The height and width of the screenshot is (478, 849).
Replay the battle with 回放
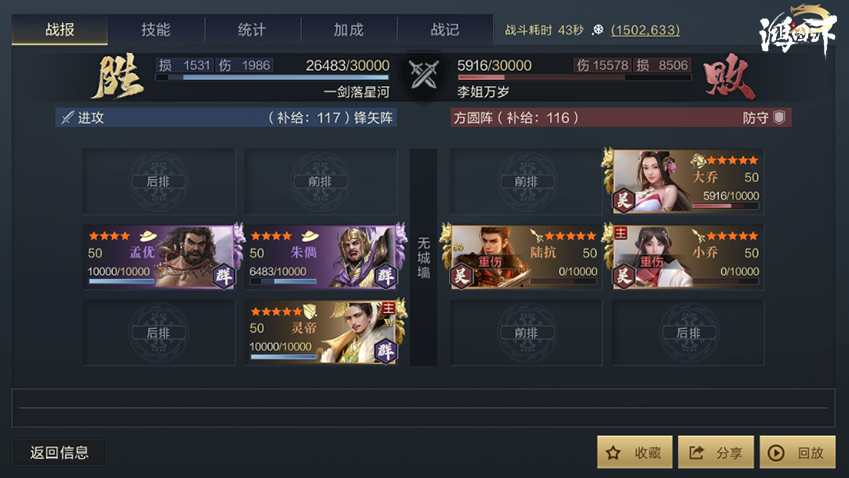pyautogui.click(x=797, y=453)
